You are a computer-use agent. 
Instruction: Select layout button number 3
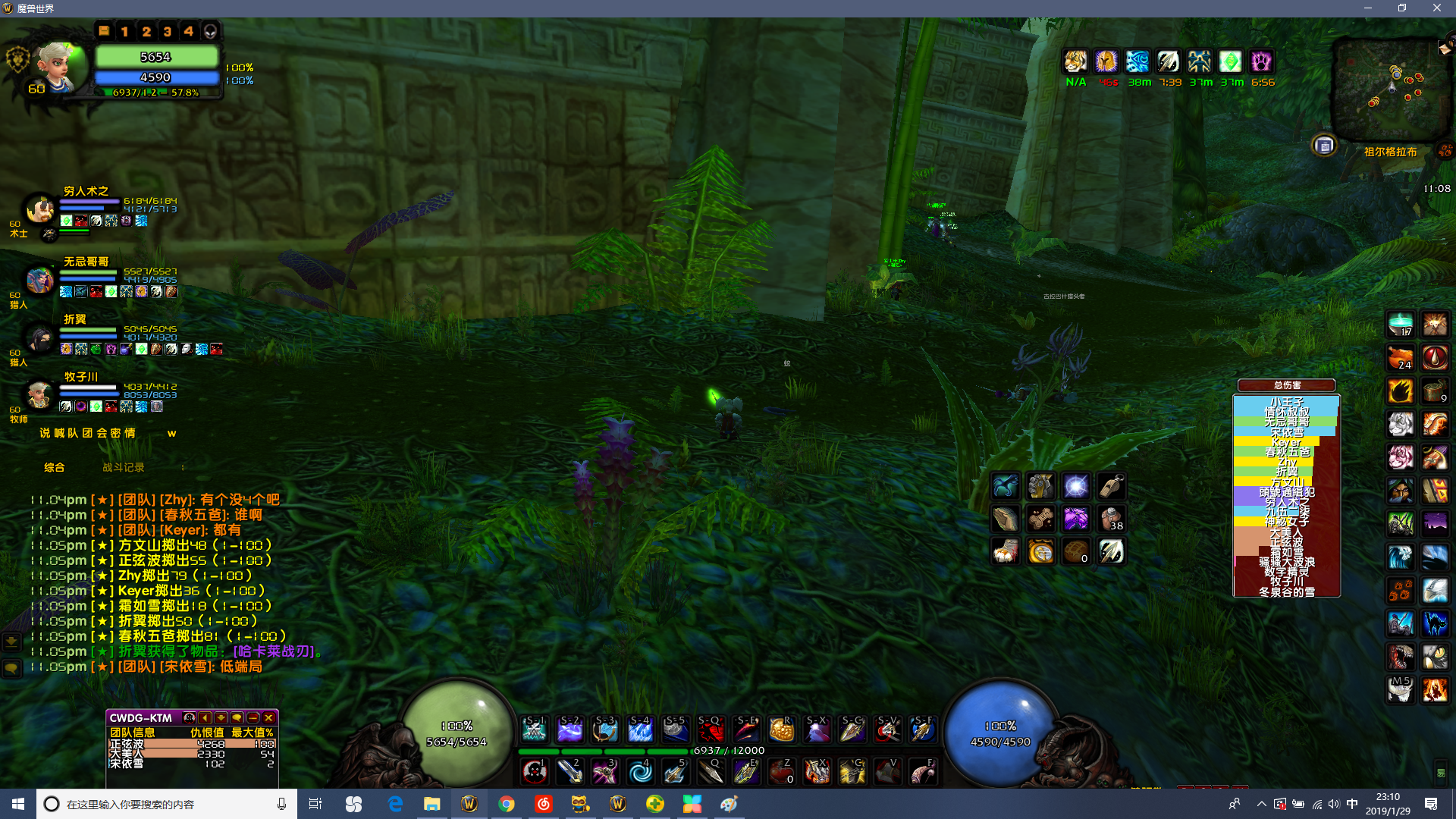(168, 31)
